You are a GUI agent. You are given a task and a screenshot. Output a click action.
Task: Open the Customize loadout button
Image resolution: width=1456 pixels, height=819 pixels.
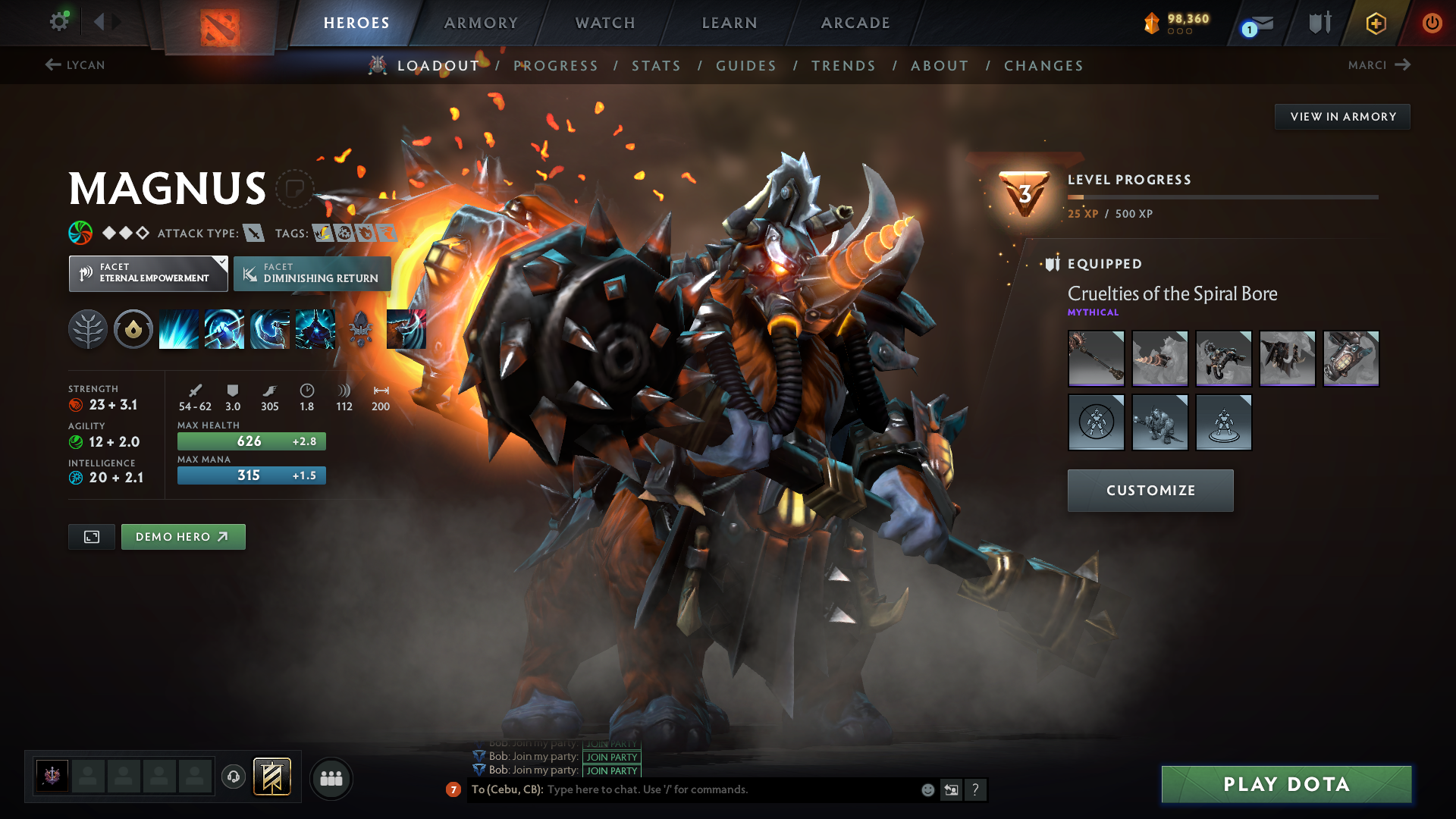pos(1150,491)
